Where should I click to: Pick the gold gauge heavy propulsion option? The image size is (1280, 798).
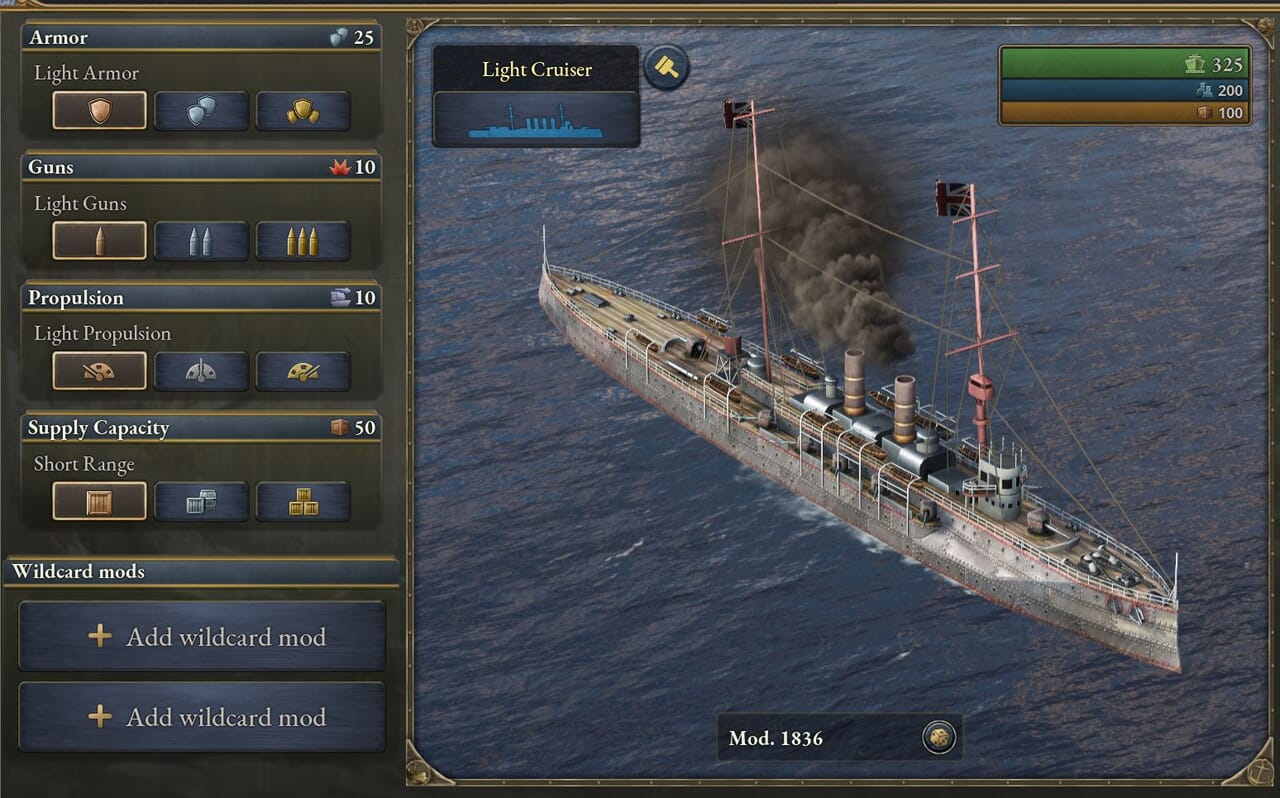click(303, 371)
